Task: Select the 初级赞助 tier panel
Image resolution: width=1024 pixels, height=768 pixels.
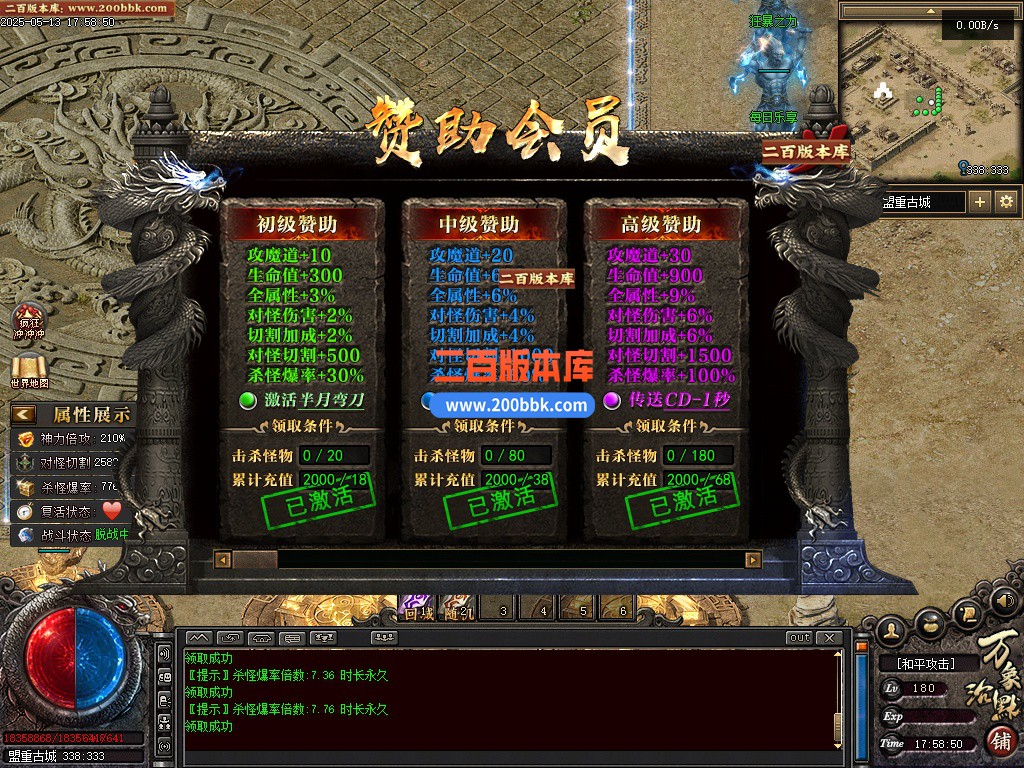Action: tap(302, 224)
